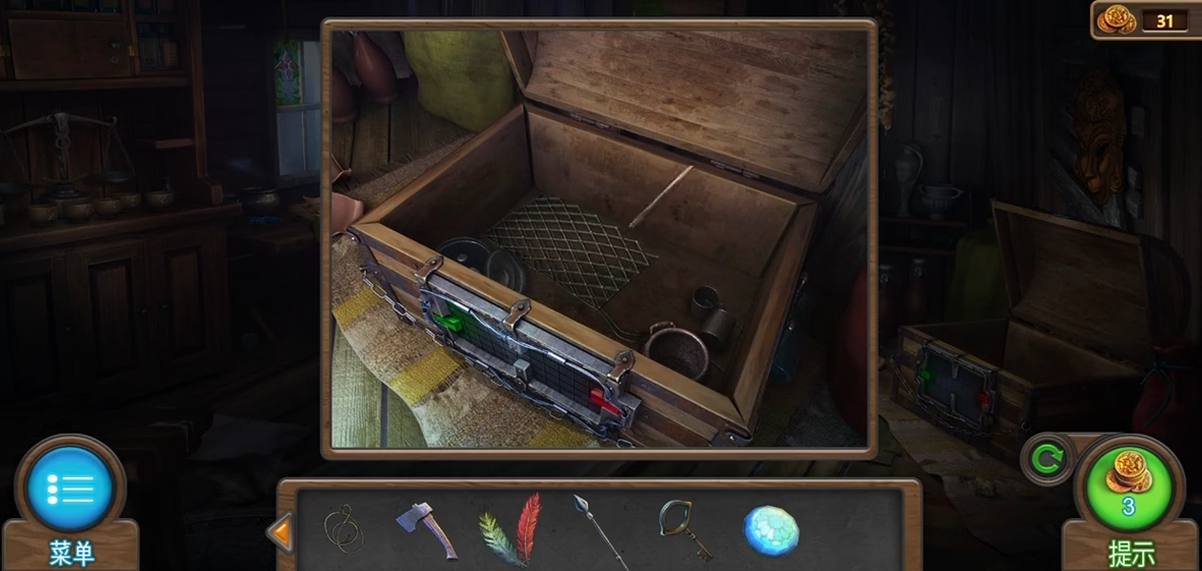Viewport: 1202px width, 571px height.
Task: Pick the hatchet from the inventory
Action: (x=426, y=528)
